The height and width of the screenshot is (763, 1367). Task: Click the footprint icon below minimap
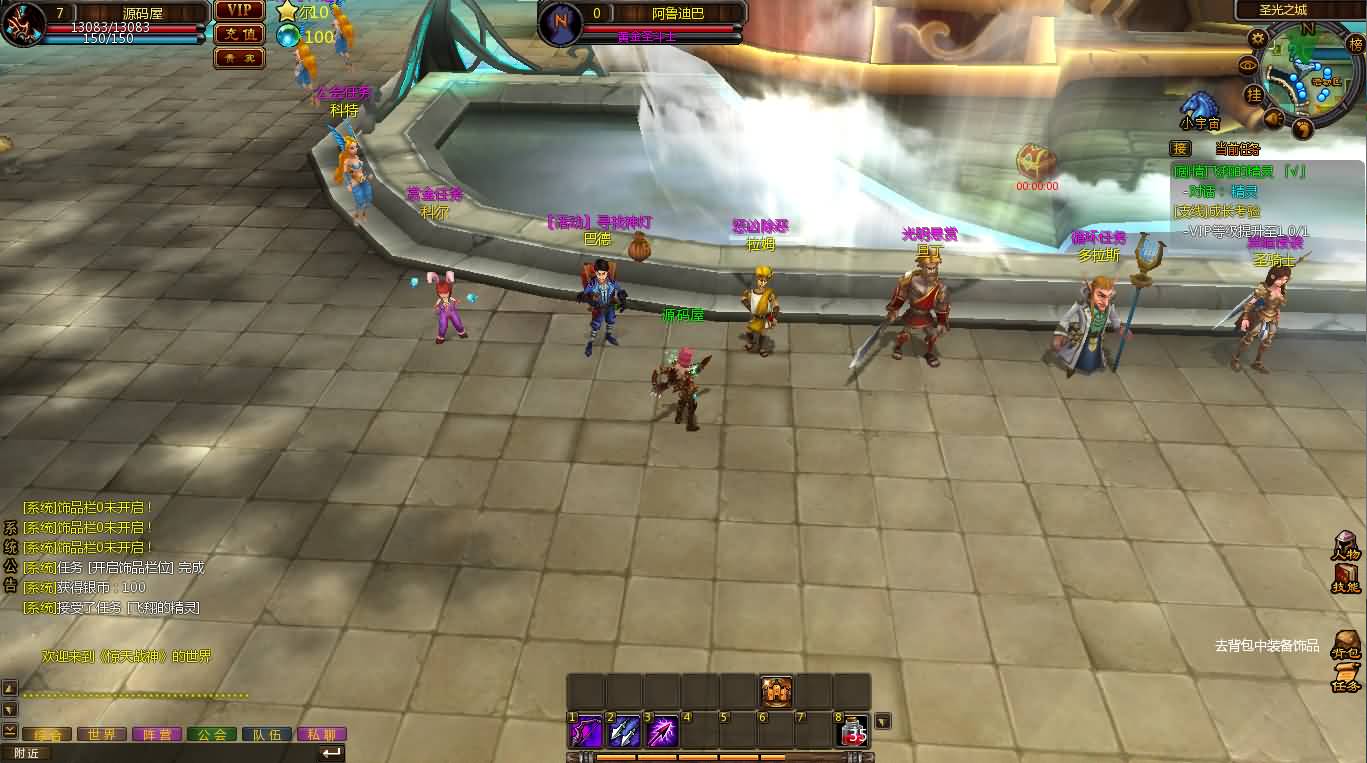1302,128
